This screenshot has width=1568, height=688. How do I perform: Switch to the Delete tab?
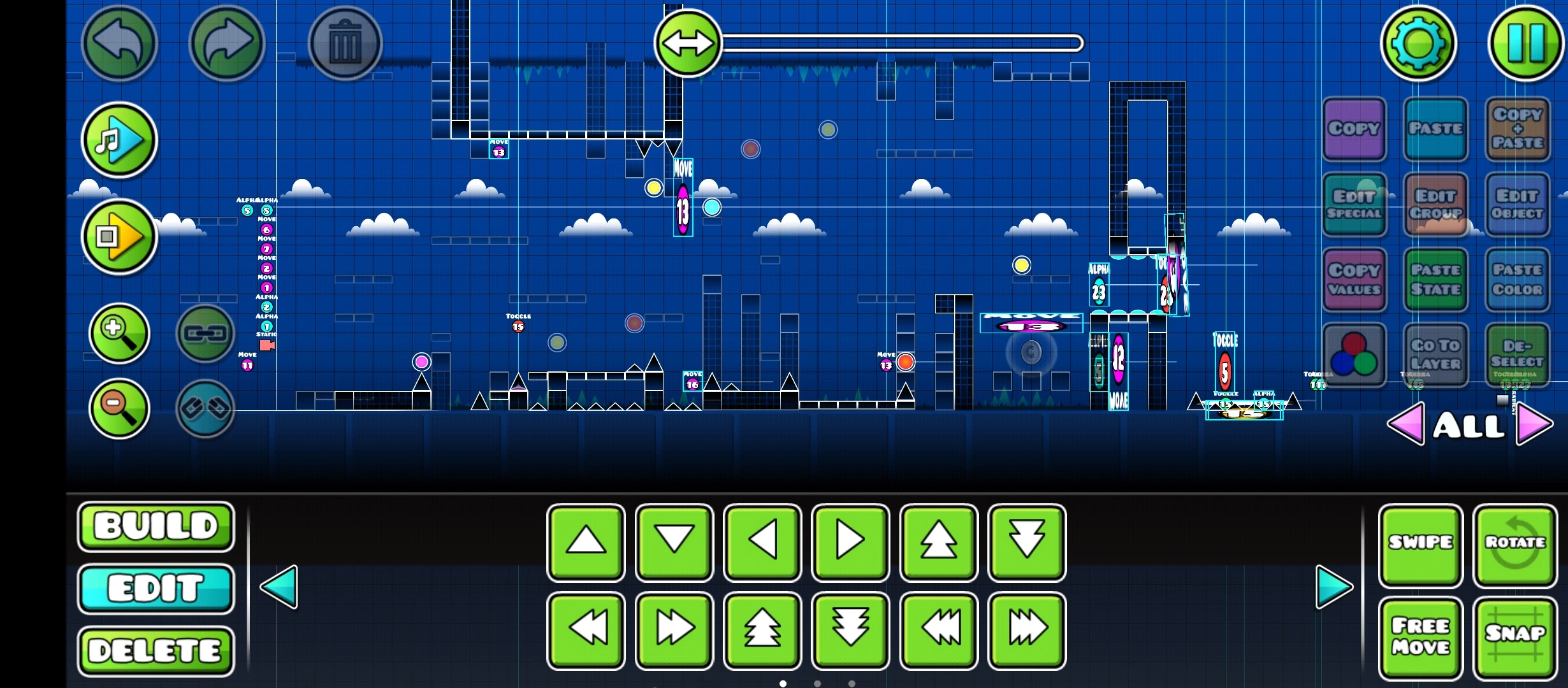tap(155, 650)
